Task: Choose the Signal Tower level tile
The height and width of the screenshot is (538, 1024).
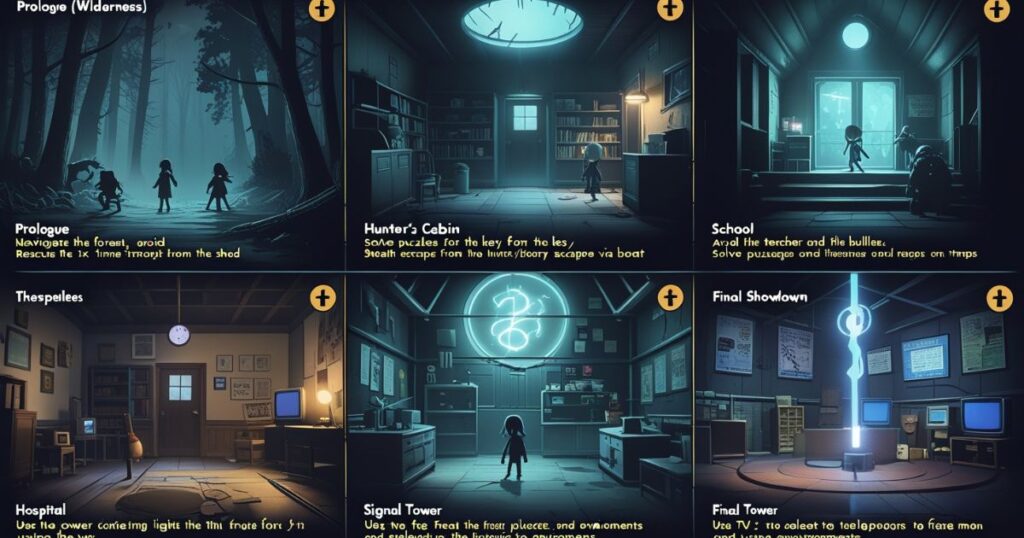Action: 518,400
